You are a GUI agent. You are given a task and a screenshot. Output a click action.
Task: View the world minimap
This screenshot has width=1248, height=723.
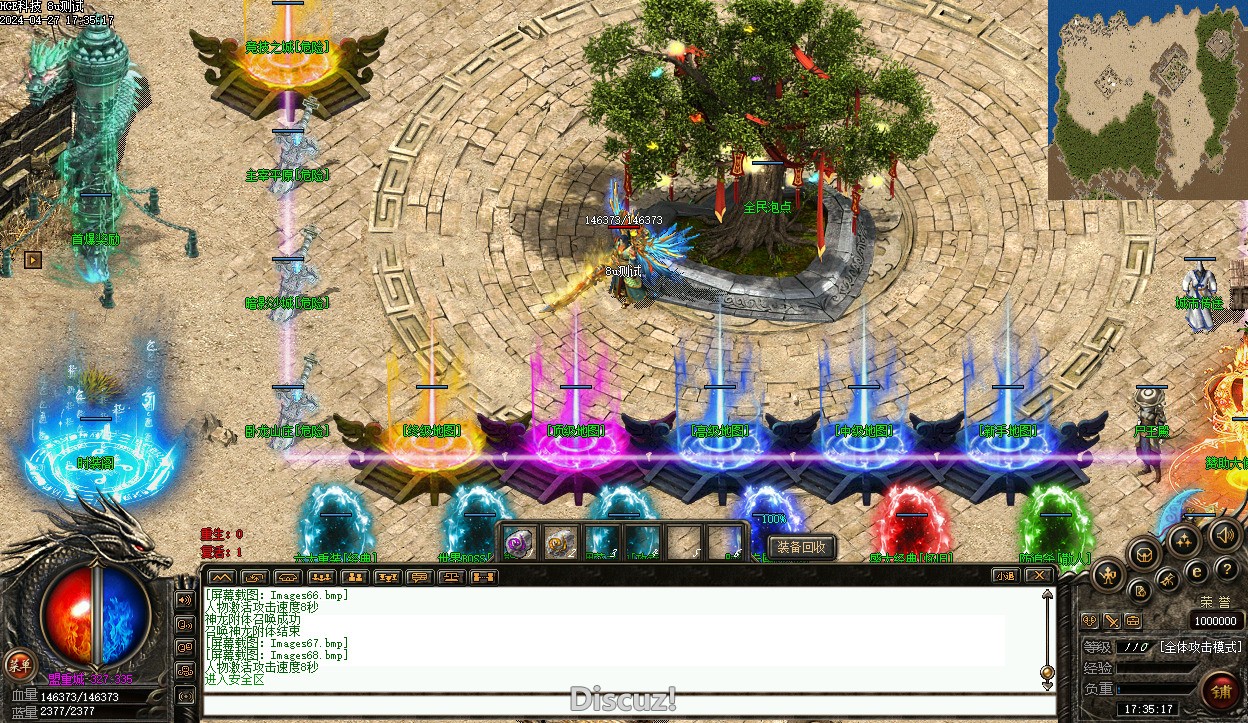coord(1147,99)
